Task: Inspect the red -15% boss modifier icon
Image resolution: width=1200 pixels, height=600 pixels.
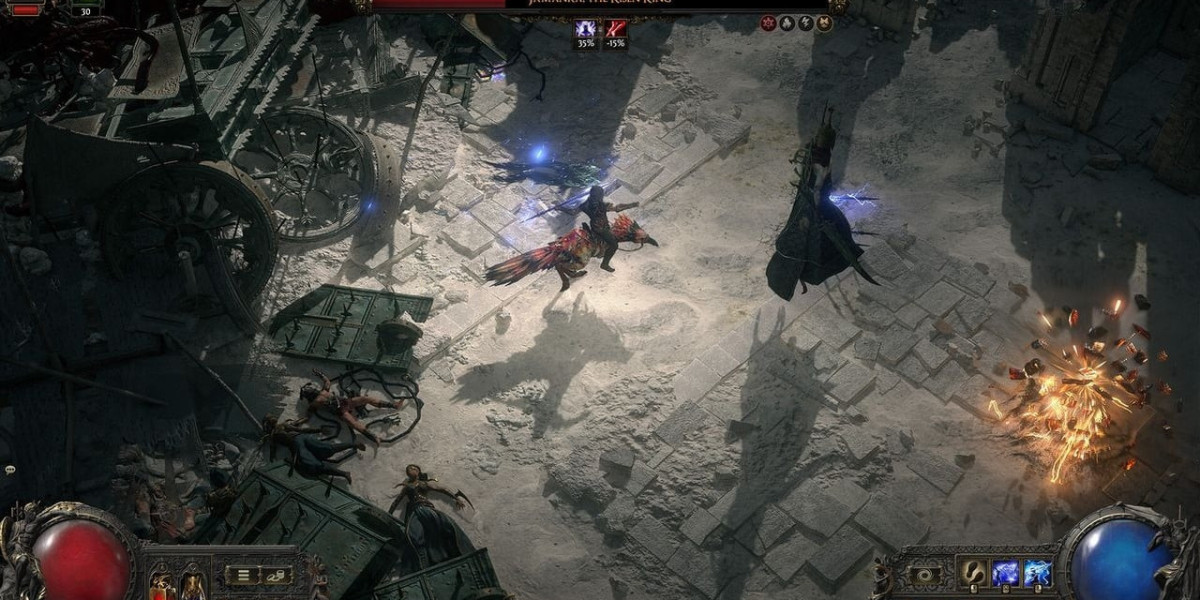Action: pos(615,30)
